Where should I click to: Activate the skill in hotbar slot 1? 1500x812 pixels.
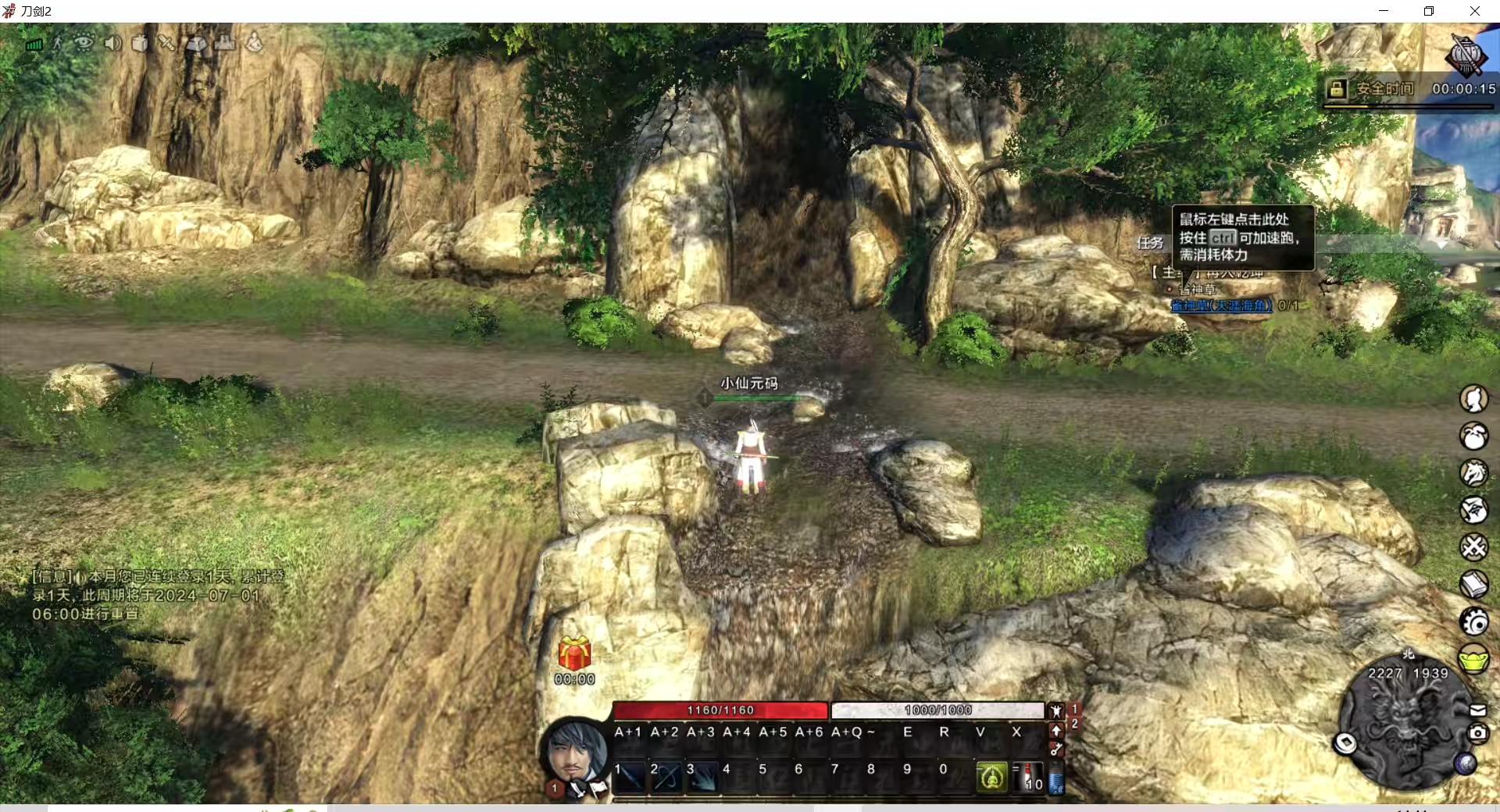(x=630, y=778)
